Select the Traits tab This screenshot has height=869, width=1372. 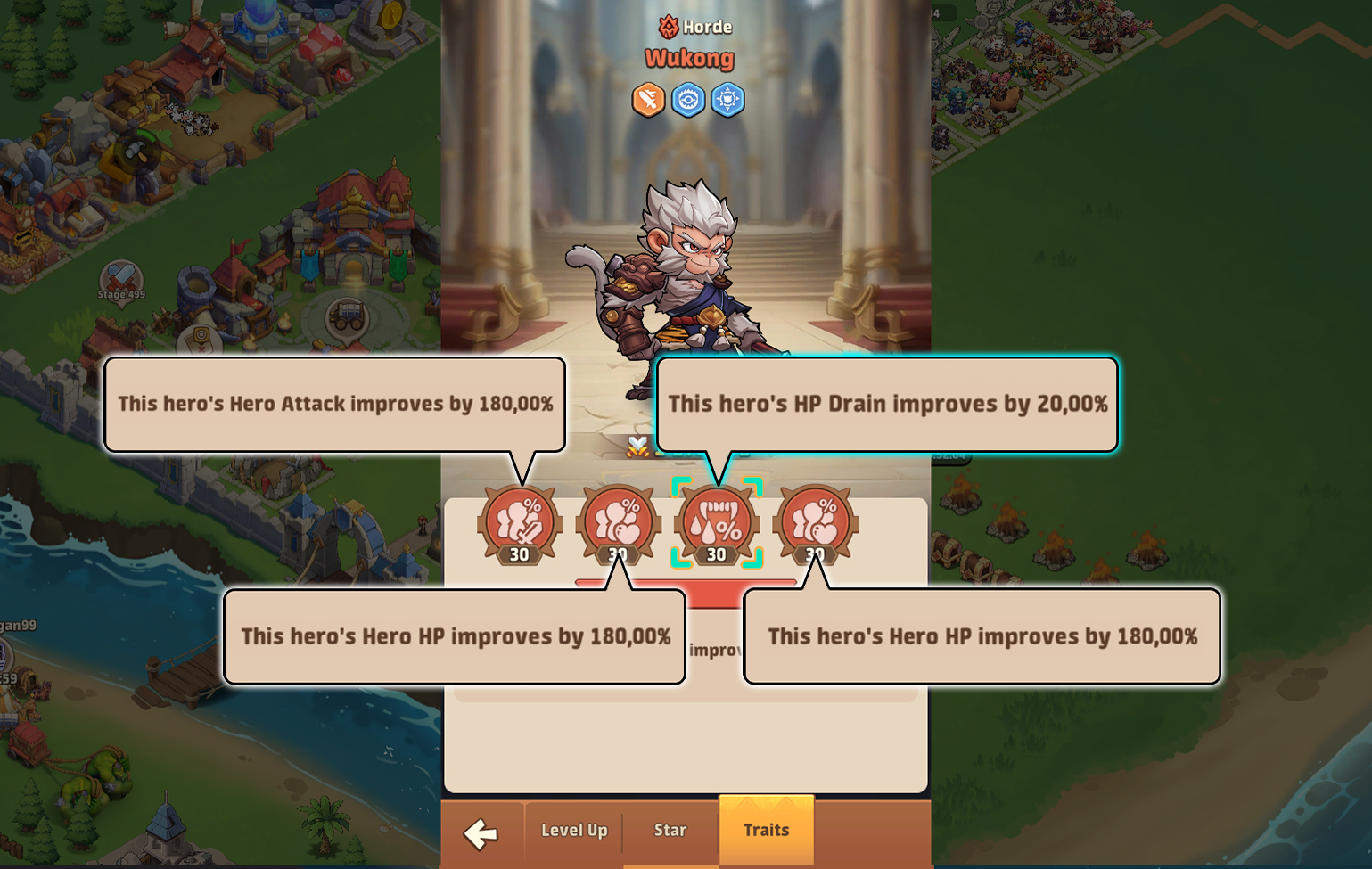coord(766,830)
